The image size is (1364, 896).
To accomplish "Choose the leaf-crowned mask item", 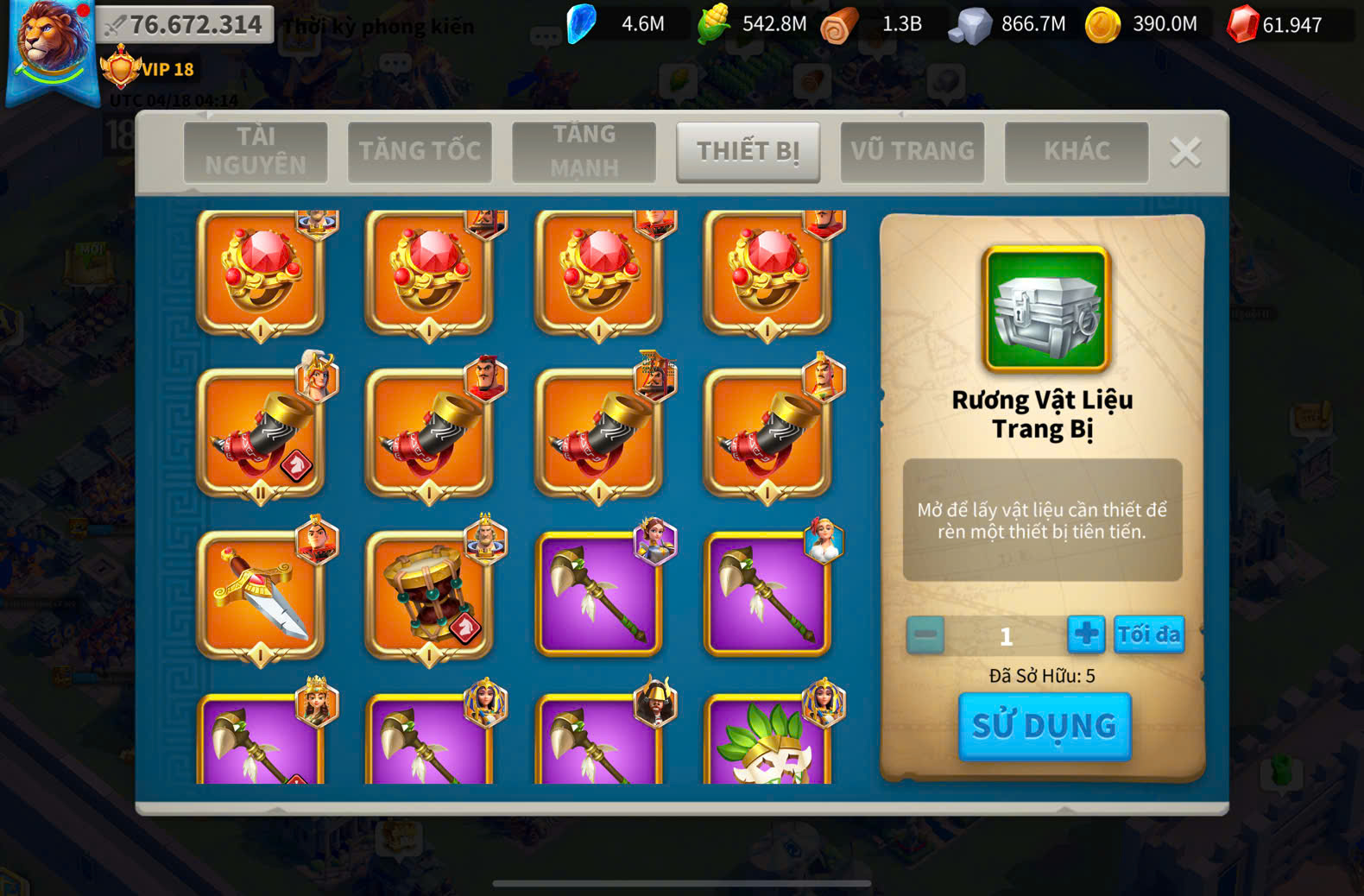I will 767,742.
